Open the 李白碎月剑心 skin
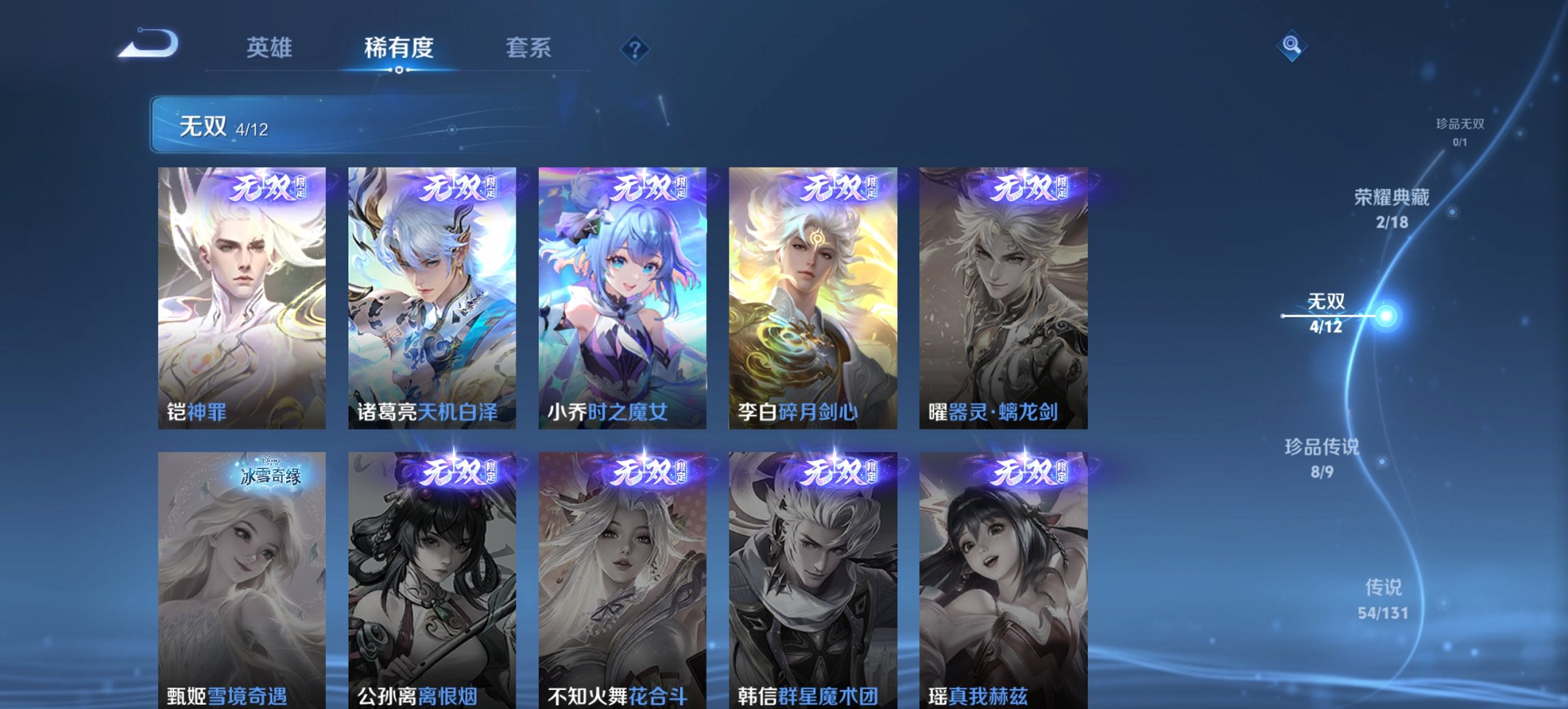 pyautogui.click(x=814, y=294)
